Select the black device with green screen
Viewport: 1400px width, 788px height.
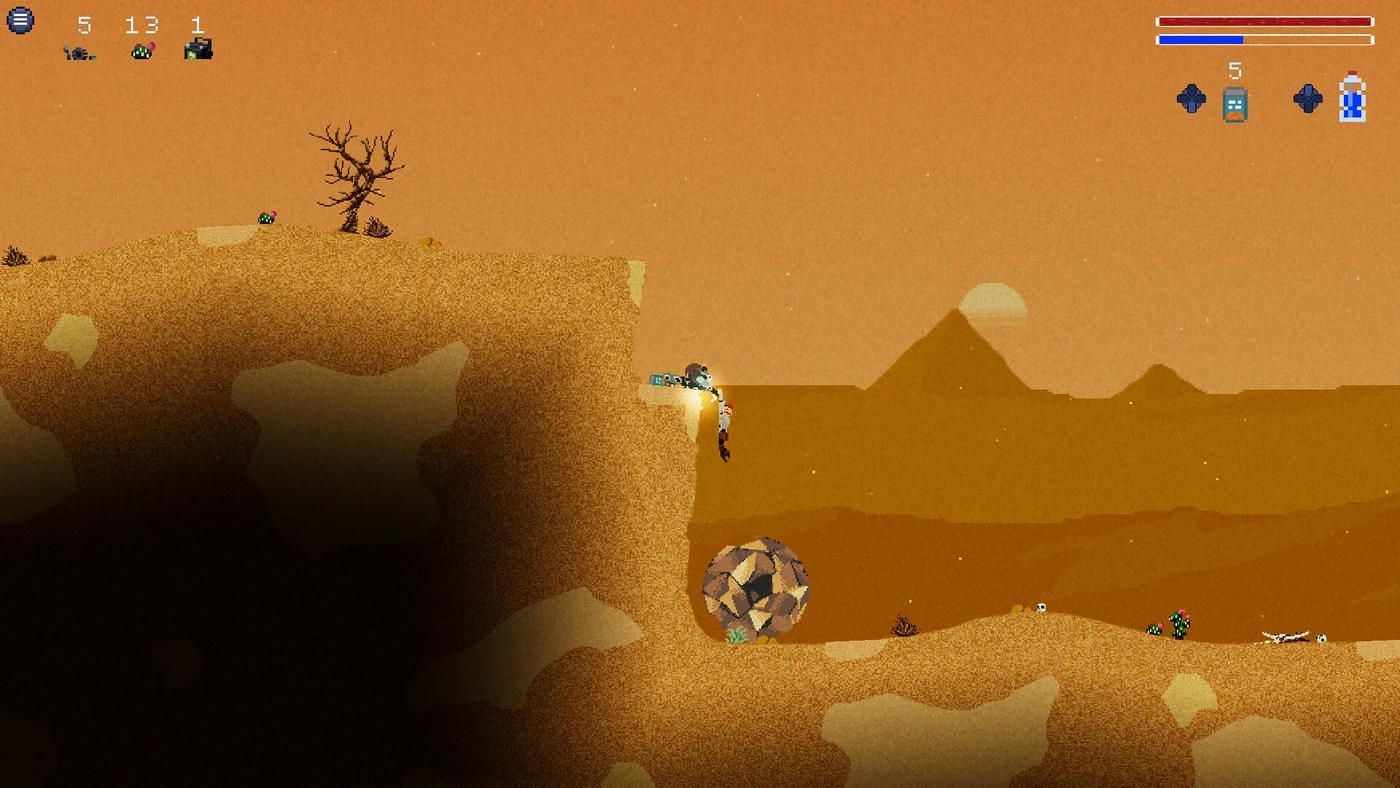click(x=198, y=49)
